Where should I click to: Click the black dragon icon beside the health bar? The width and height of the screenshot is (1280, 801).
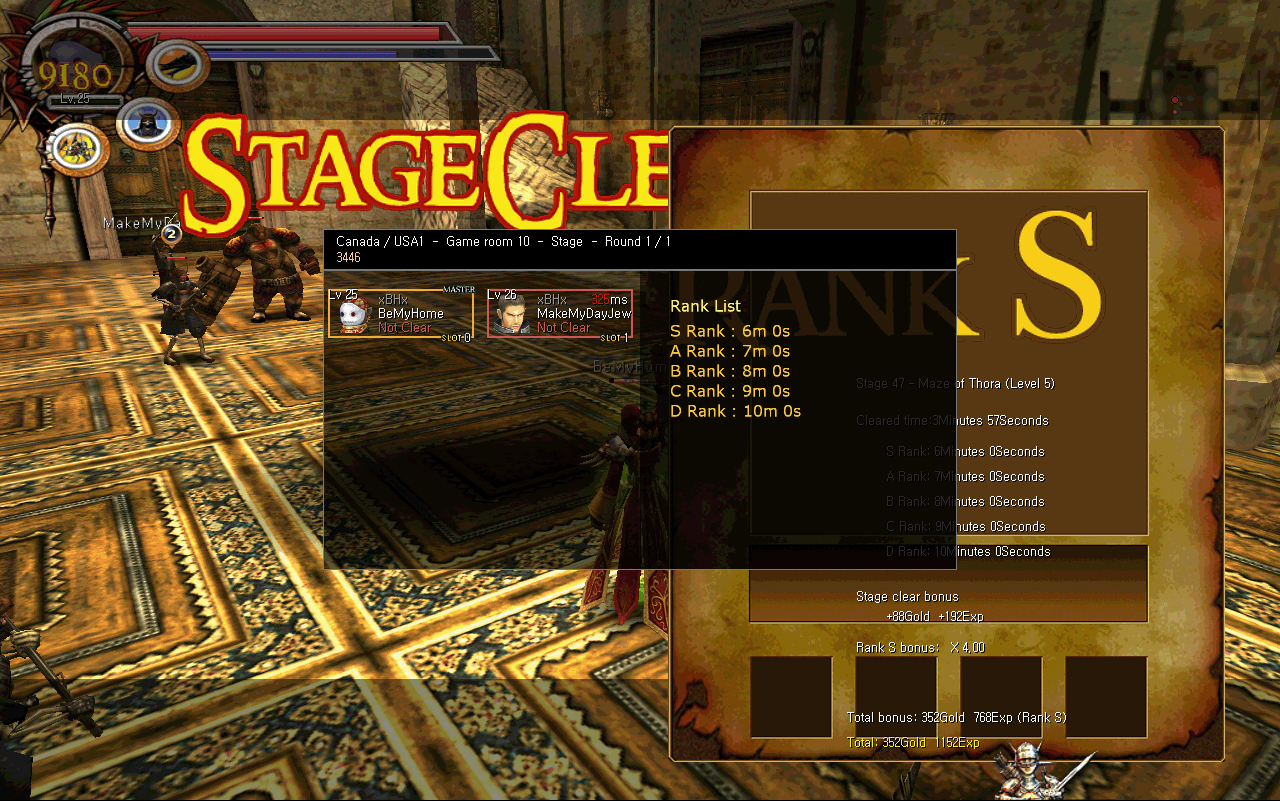[x=178, y=65]
